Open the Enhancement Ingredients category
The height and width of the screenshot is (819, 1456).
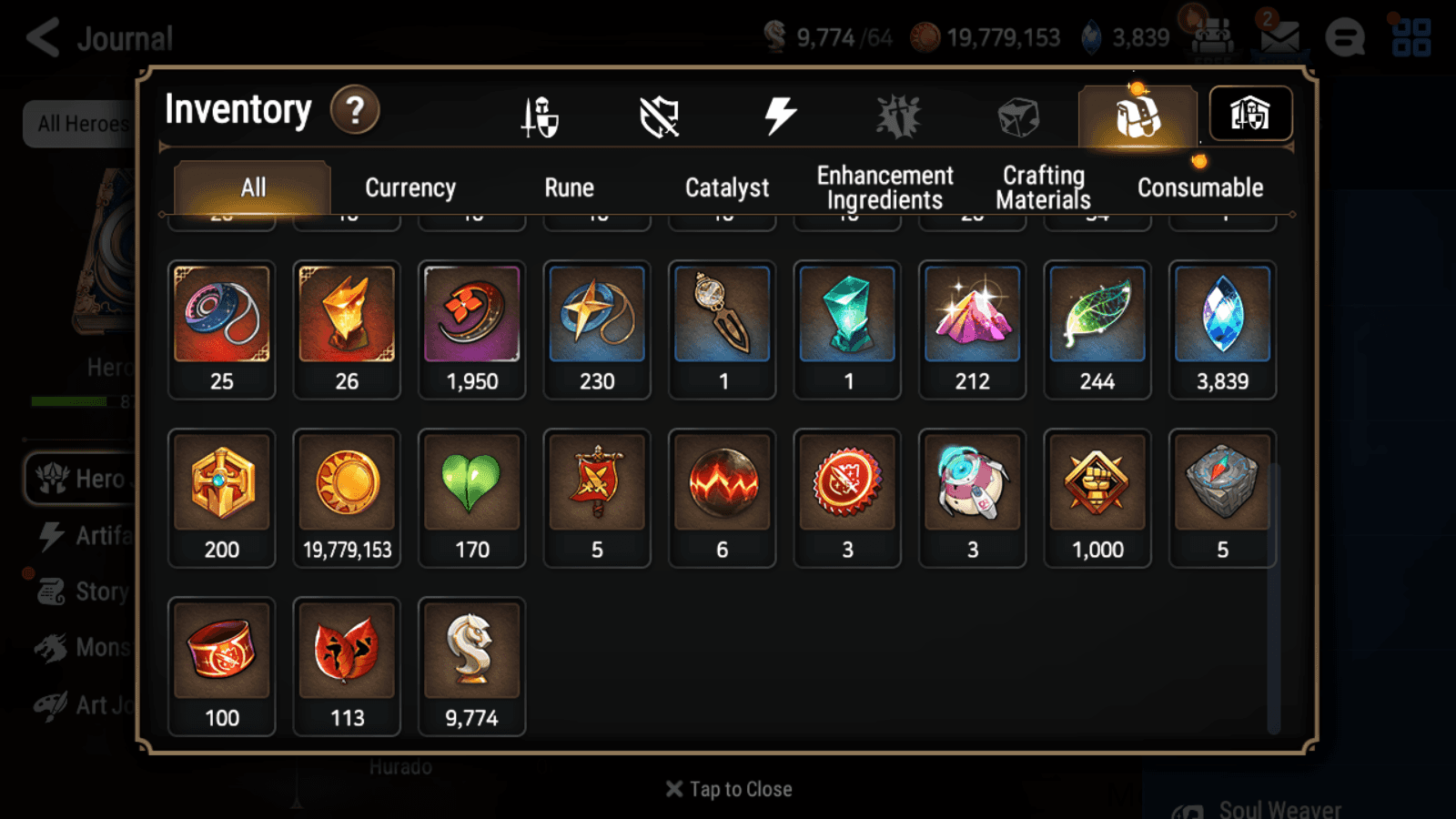point(885,187)
